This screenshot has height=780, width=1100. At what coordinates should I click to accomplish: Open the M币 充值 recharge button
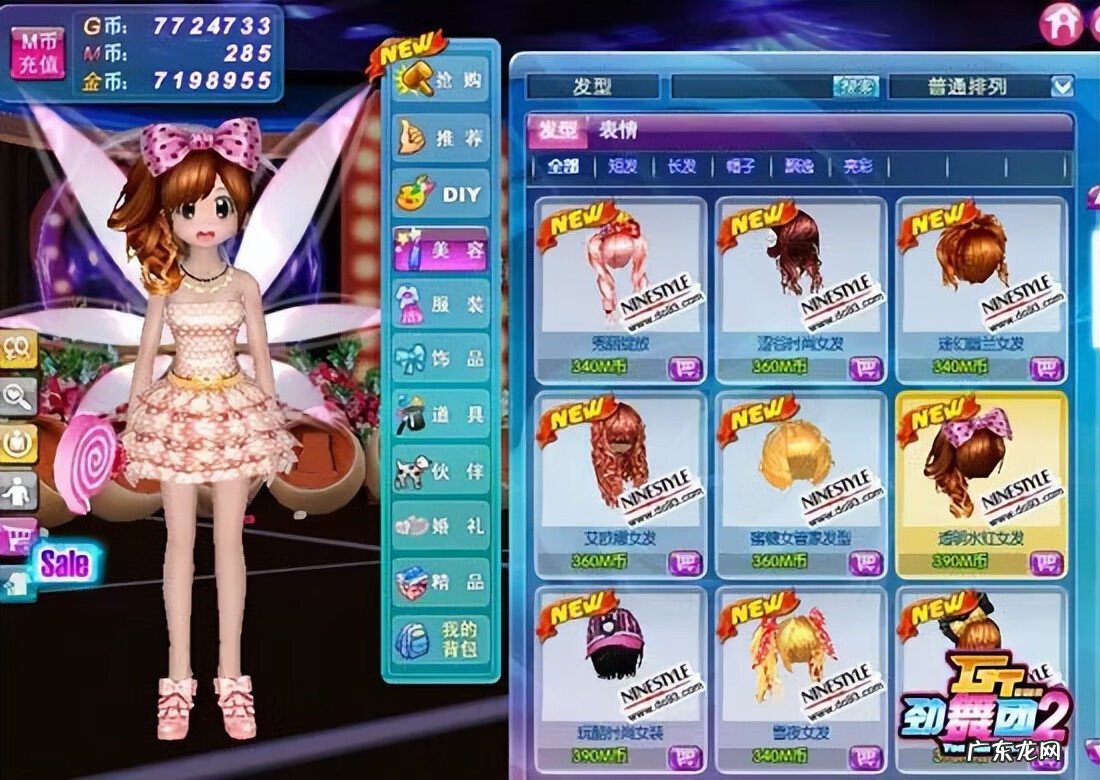[x=39, y=53]
